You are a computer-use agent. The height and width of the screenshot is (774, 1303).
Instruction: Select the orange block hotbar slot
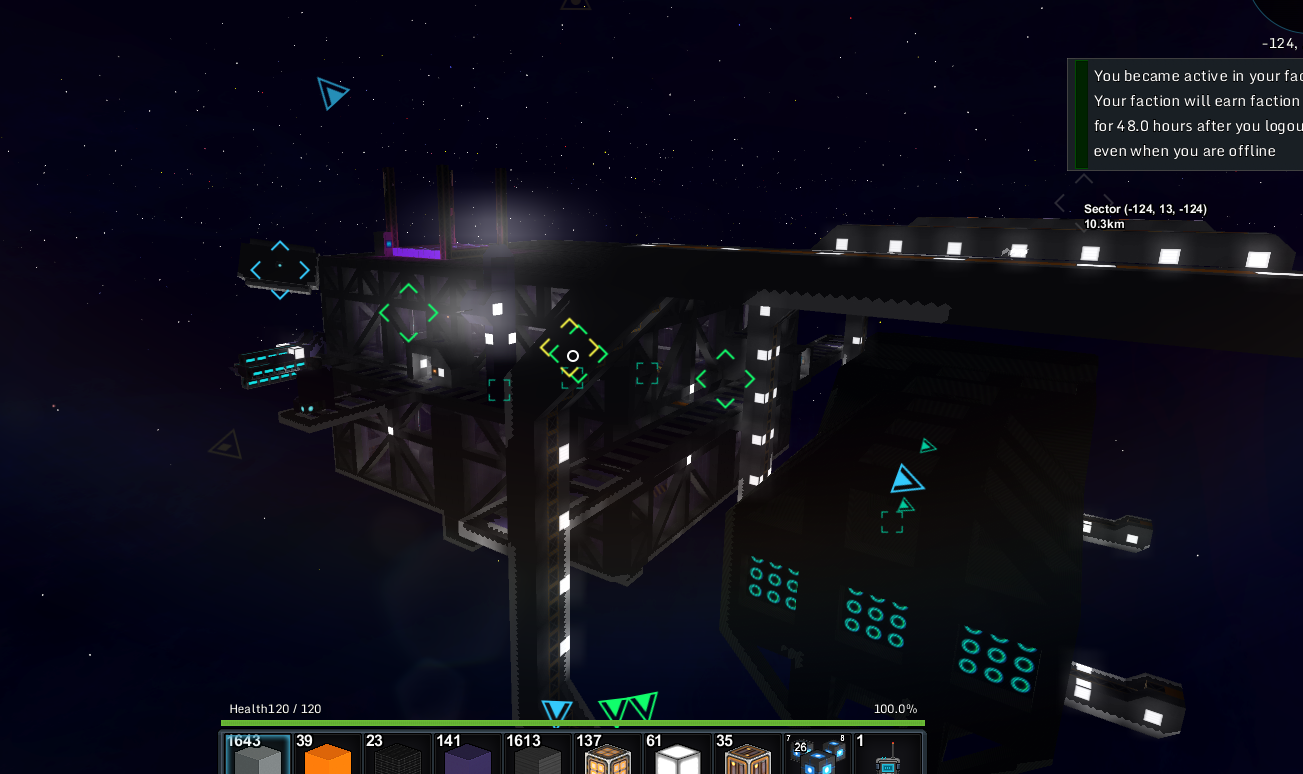(x=328, y=755)
